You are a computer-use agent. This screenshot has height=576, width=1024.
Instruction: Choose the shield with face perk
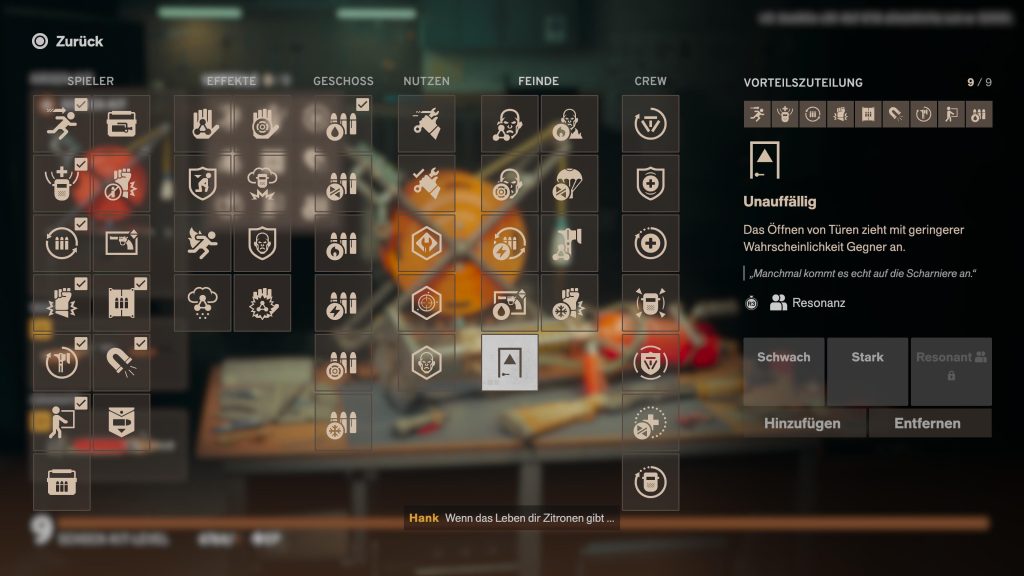point(262,243)
